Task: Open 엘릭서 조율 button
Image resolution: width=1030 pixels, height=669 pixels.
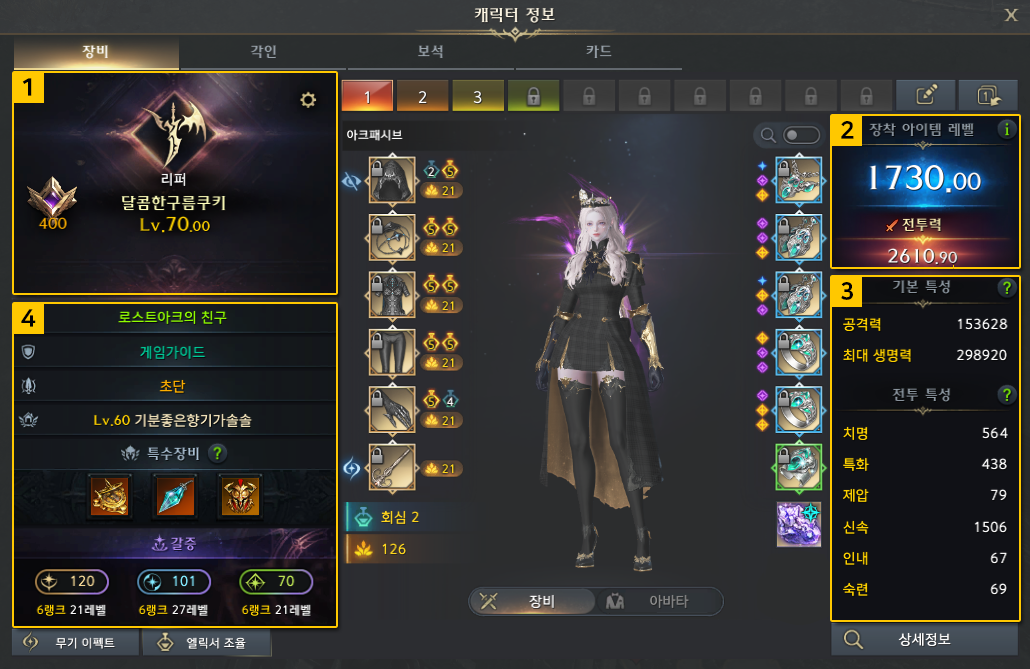Action: click(205, 643)
